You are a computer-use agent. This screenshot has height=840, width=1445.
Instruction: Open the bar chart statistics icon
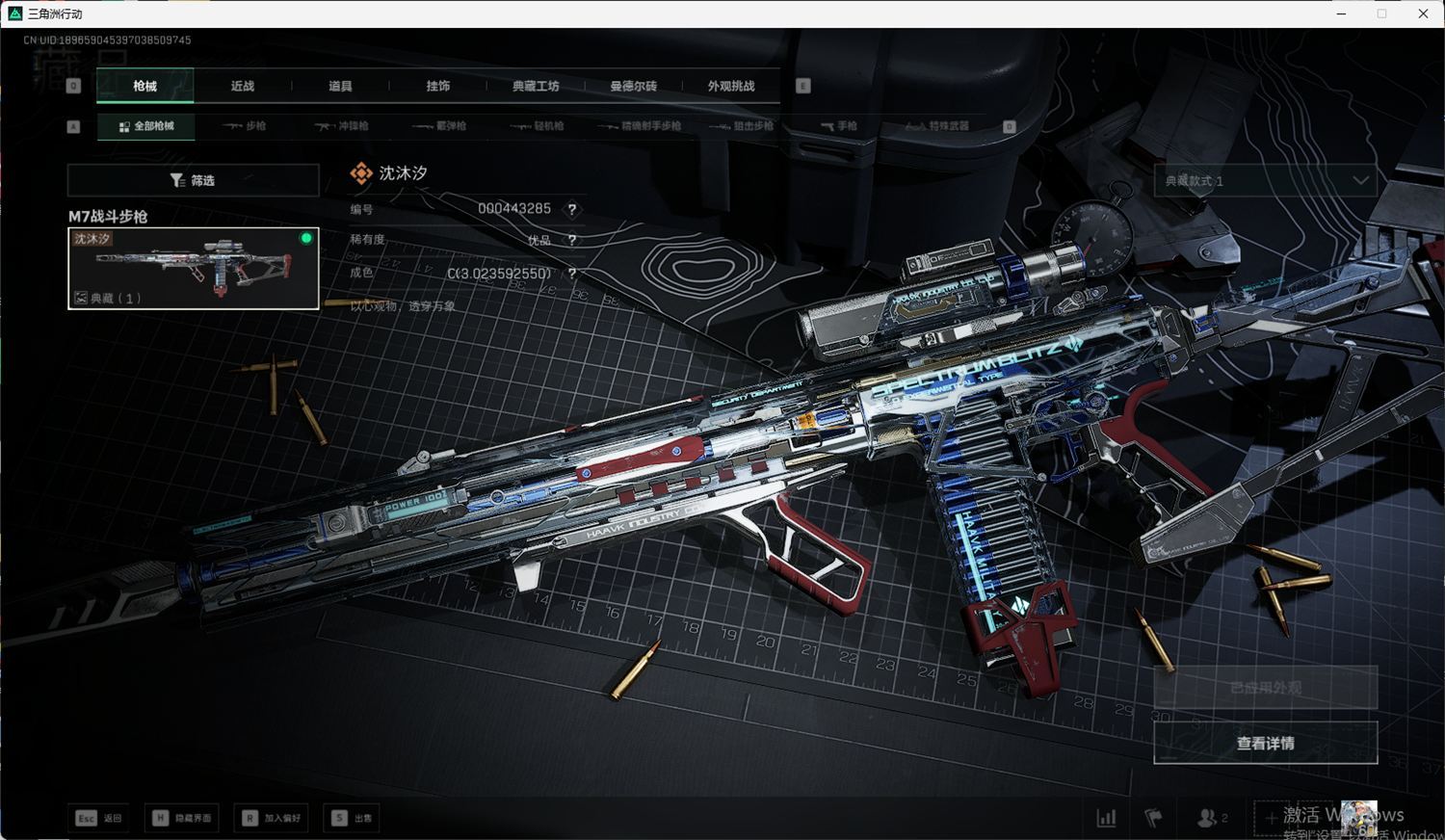(x=1106, y=818)
